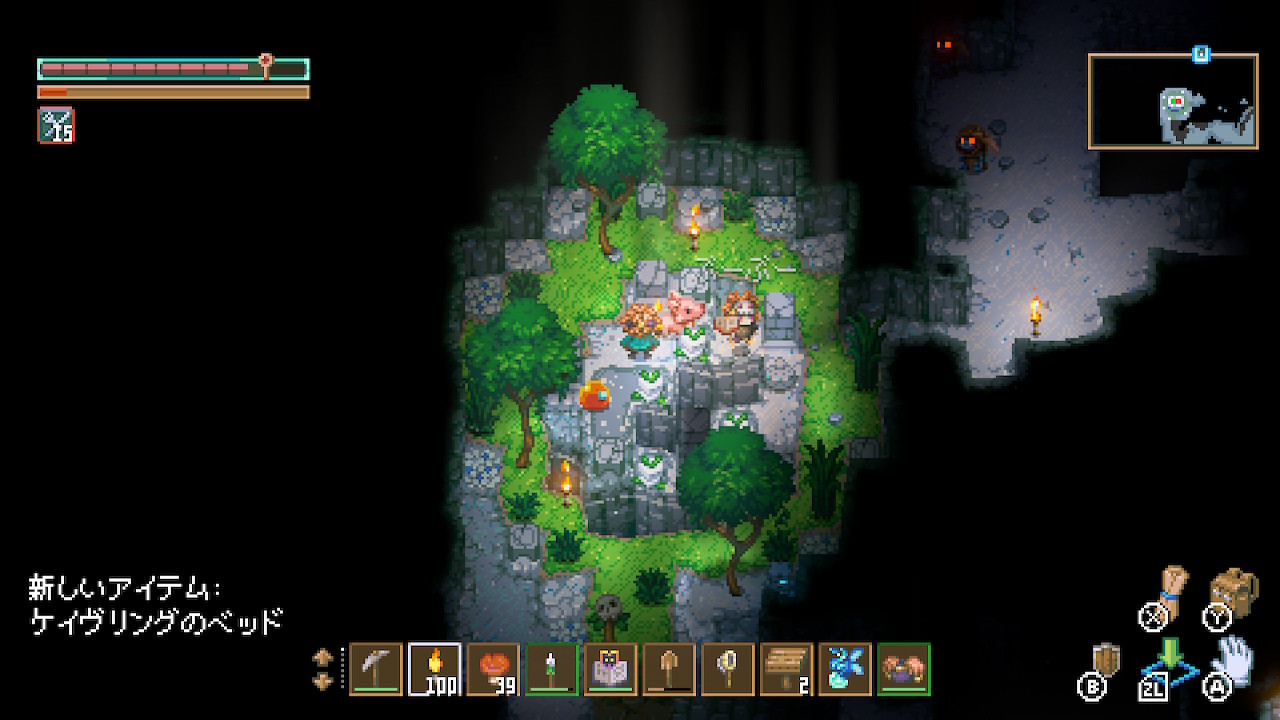Open the cave minimap

(1173, 102)
